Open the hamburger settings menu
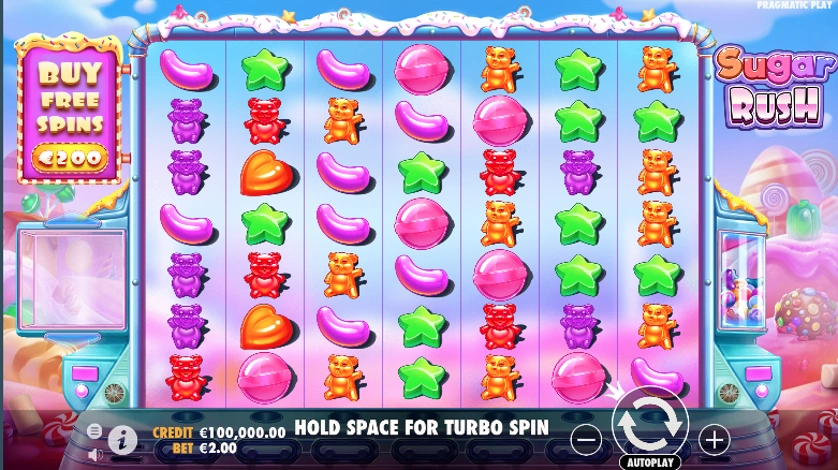Viewport: 838px width, 470px height. (x=94, y=430)
